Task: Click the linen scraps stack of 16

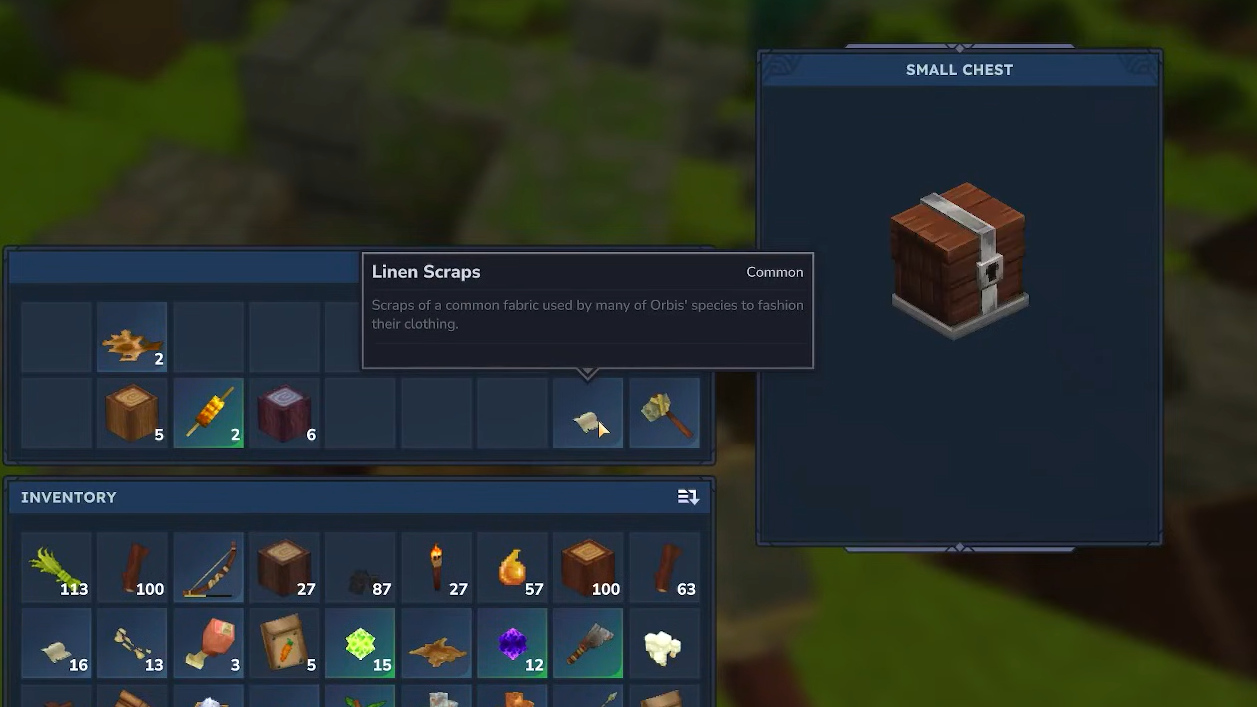Action: (x=56, y=645)
